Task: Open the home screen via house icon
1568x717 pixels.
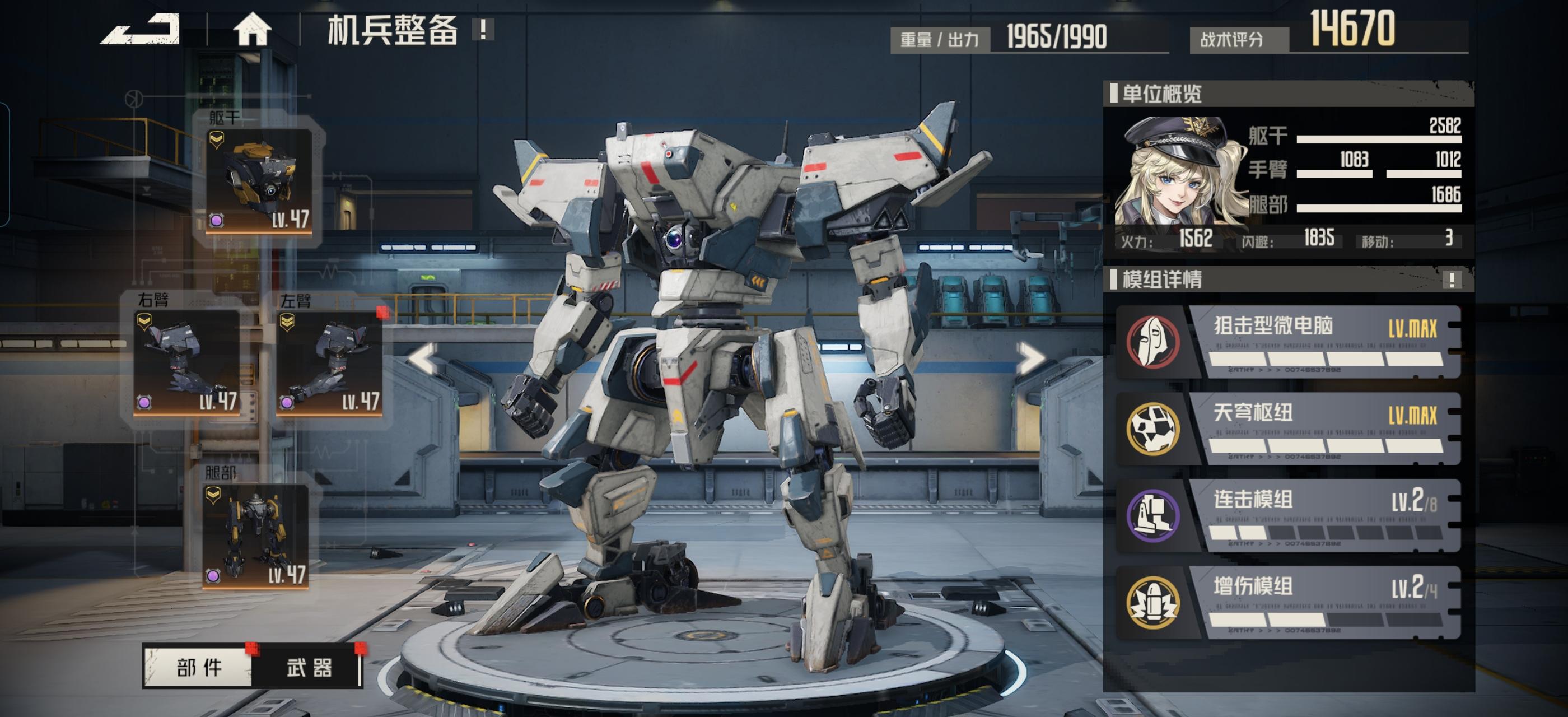Action: tap(252, 29)
